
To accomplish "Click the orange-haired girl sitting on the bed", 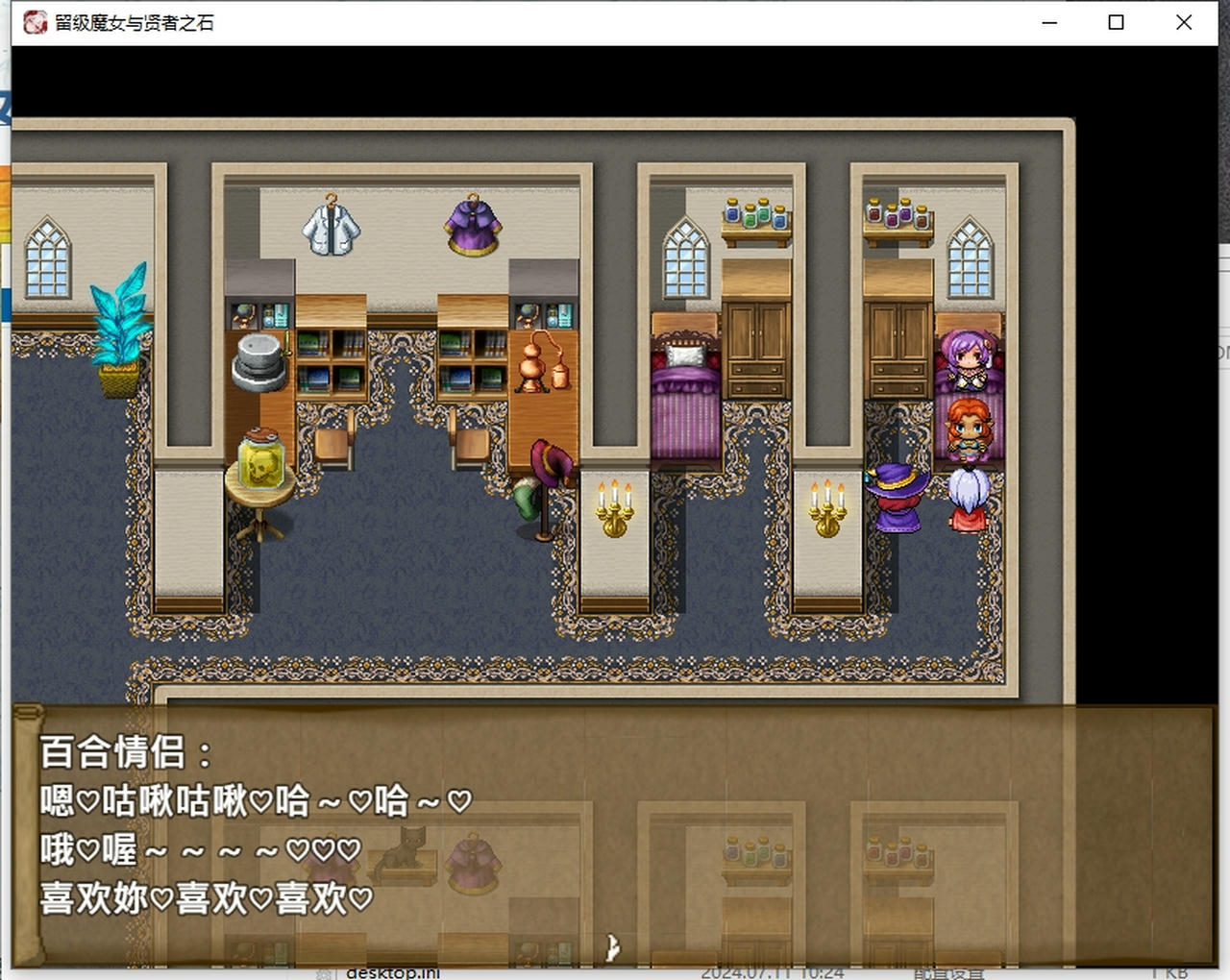I will click(969, 428).
